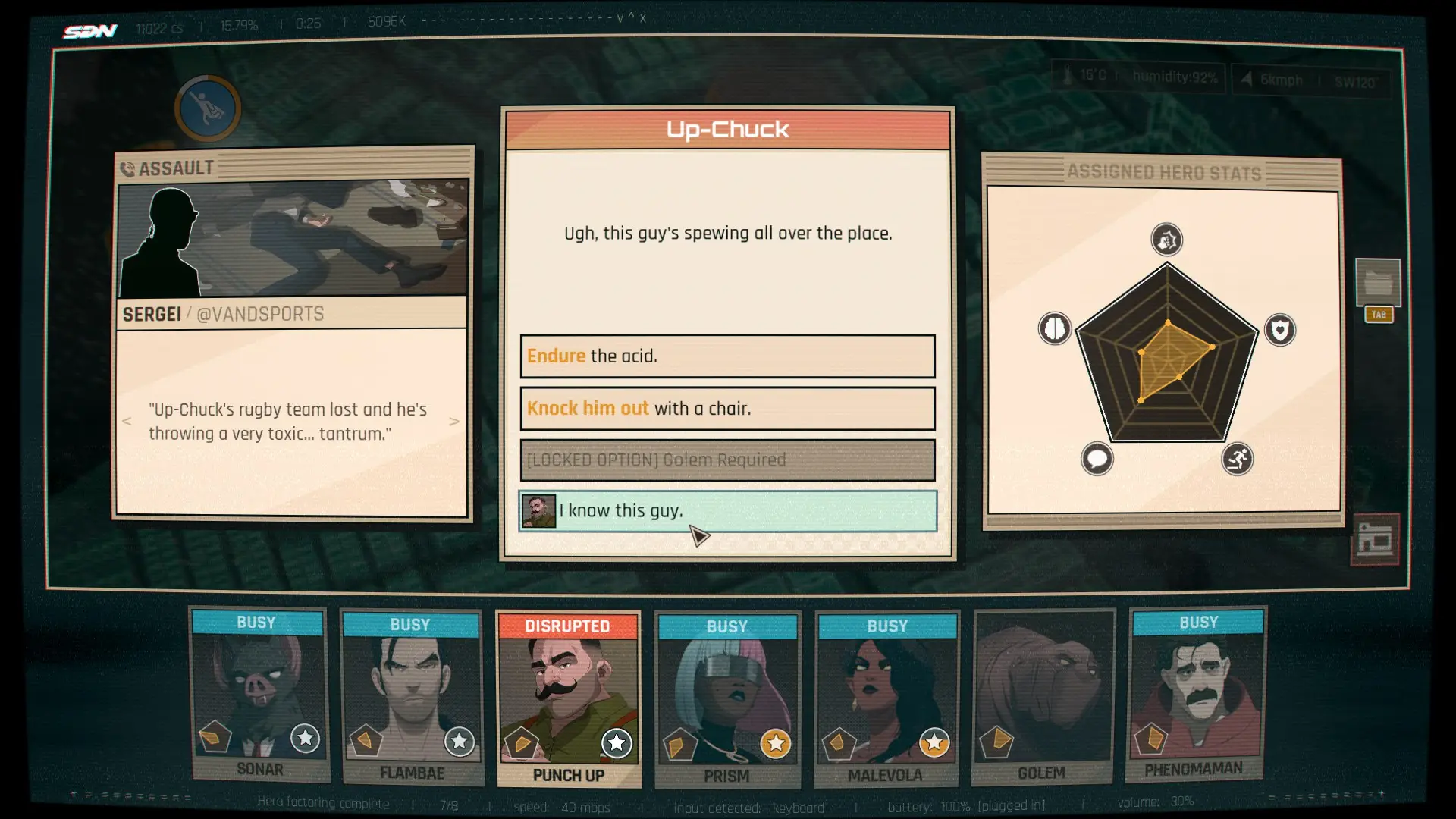Click the red roster panel icon
Viewport: 1456px width, 819px height.
(1375, 540)
